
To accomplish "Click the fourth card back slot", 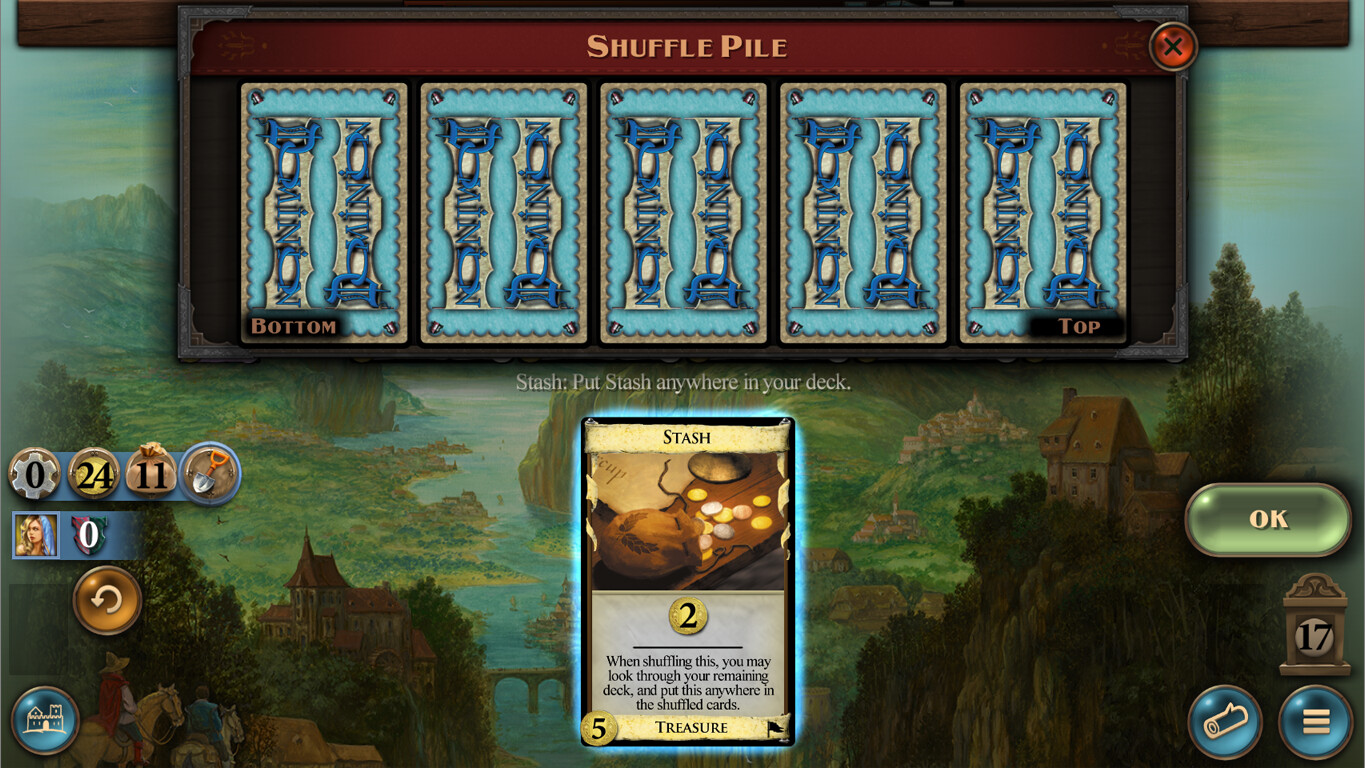I will 862,215.
